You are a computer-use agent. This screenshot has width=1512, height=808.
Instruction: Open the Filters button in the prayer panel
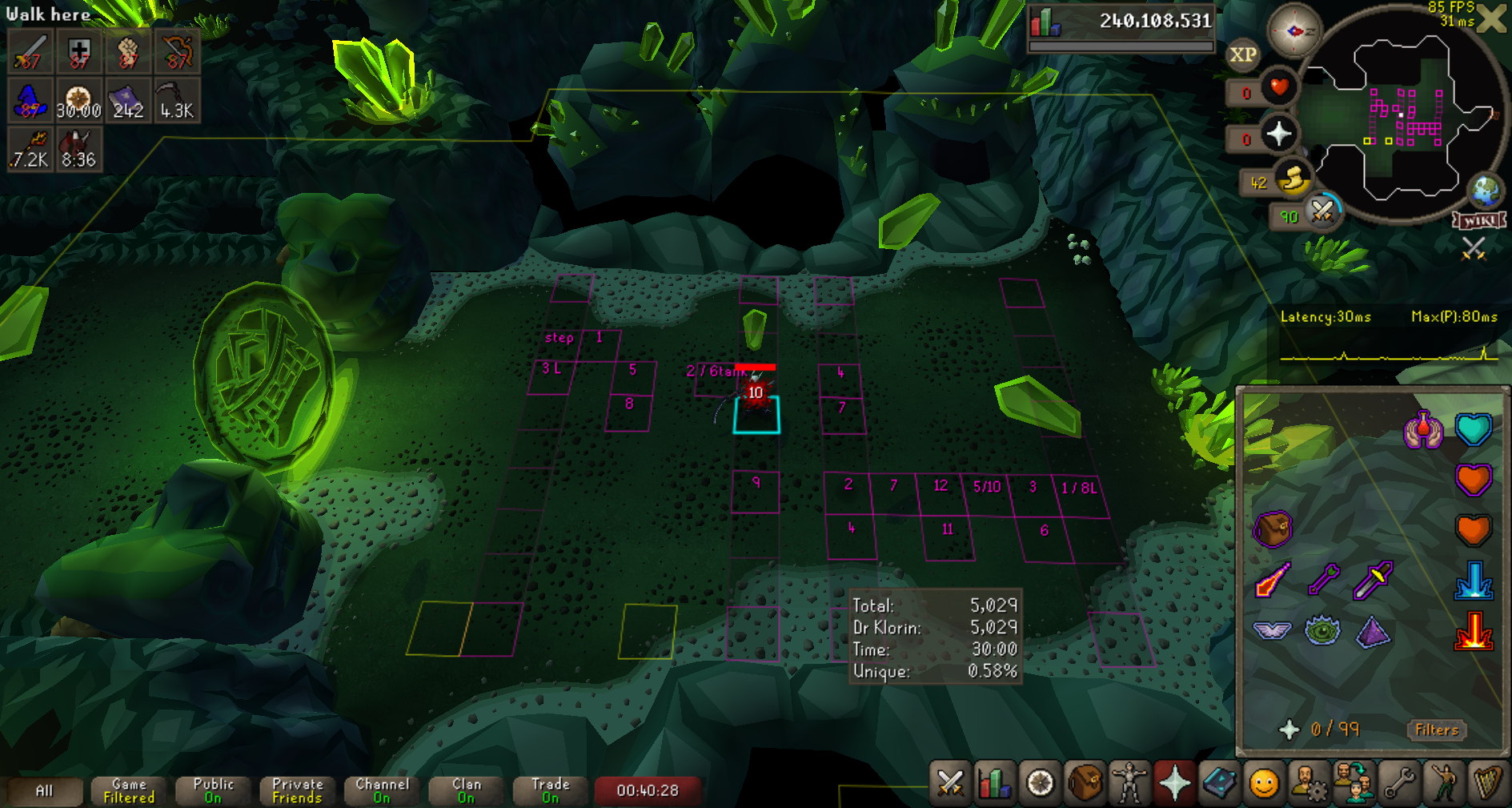tap(1436, 730)
